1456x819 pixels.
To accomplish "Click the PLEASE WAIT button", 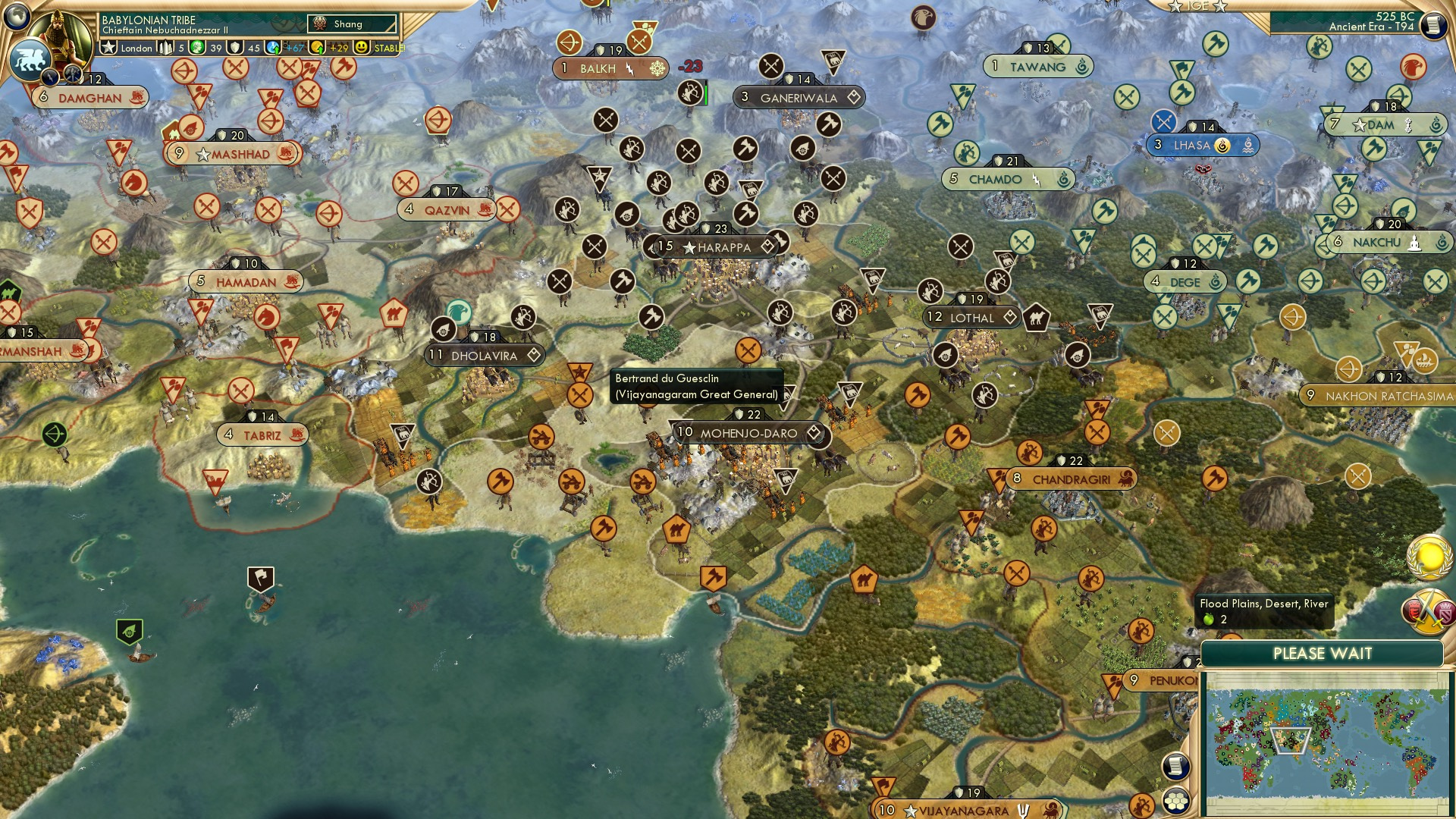I will [1323, 653].
